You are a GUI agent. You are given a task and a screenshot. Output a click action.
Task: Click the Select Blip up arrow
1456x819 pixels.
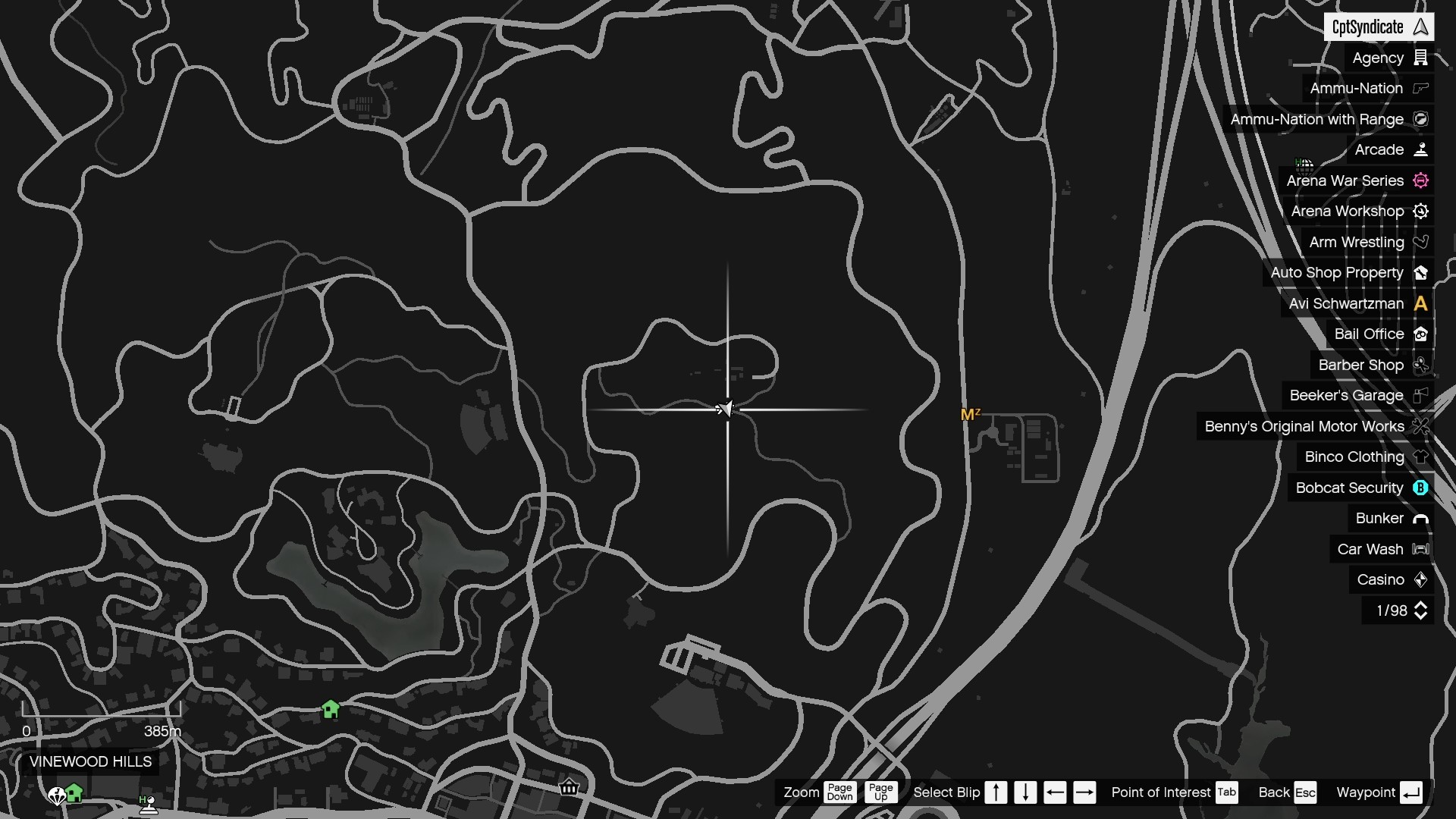pos(996,792)
